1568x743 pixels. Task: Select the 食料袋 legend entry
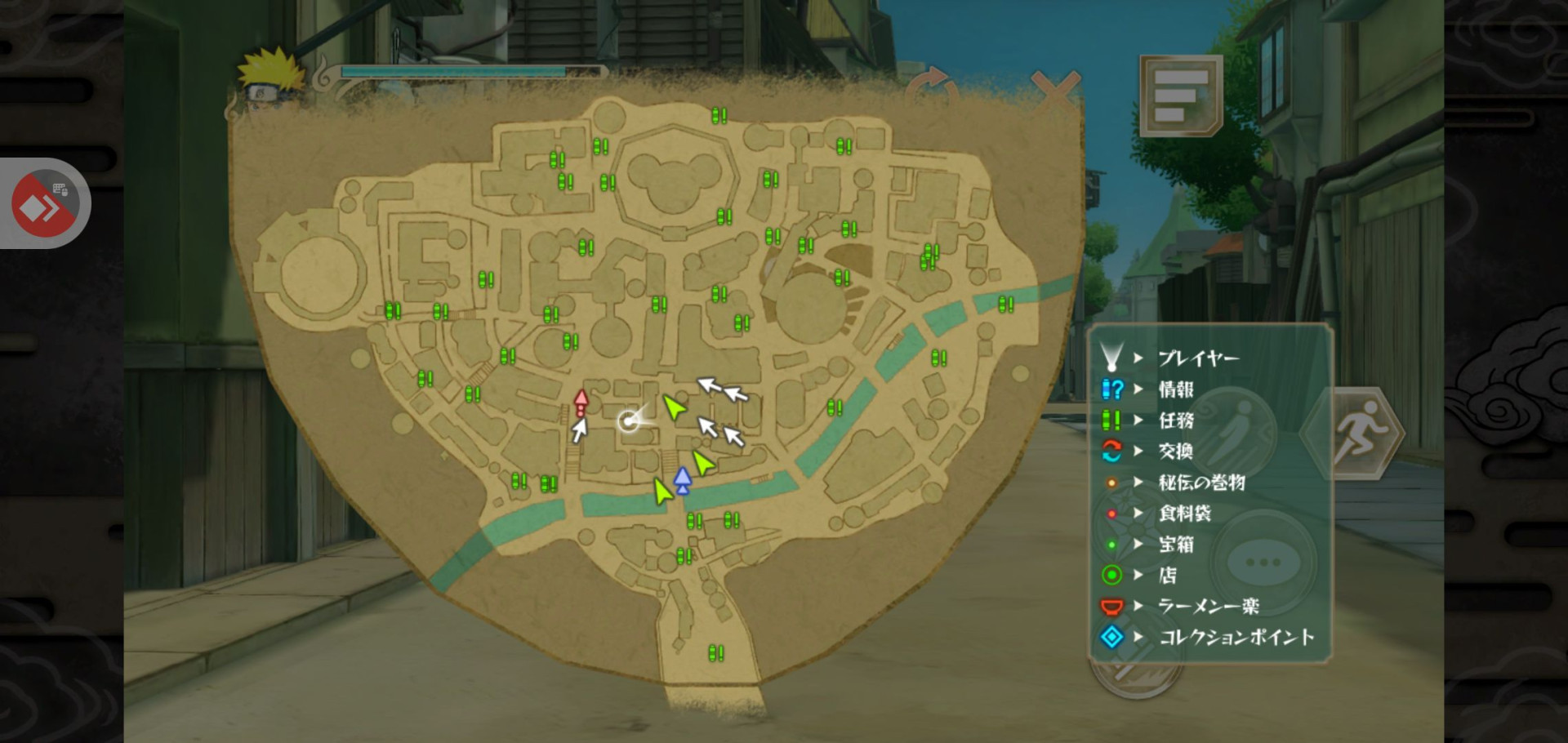[1184, 514]
